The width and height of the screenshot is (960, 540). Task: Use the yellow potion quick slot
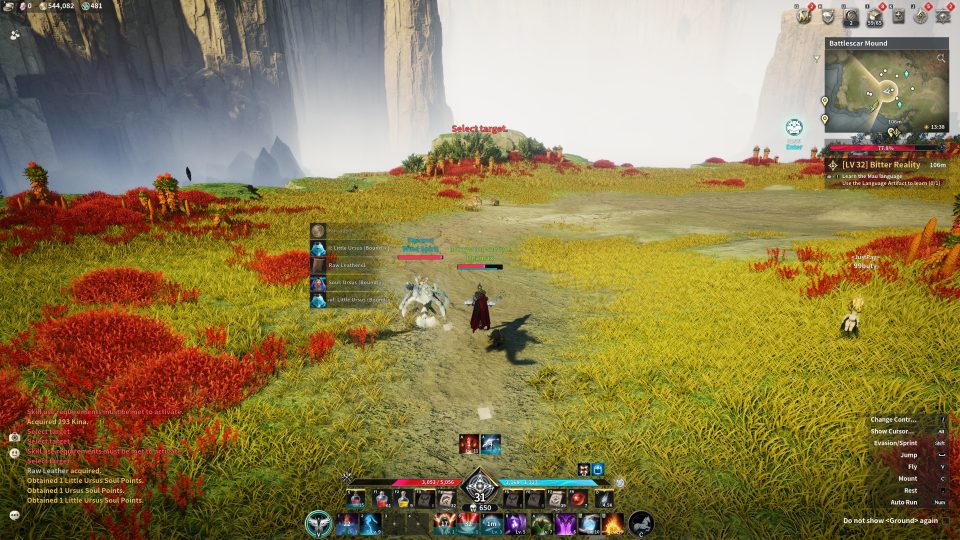click(x=403, y=499)
